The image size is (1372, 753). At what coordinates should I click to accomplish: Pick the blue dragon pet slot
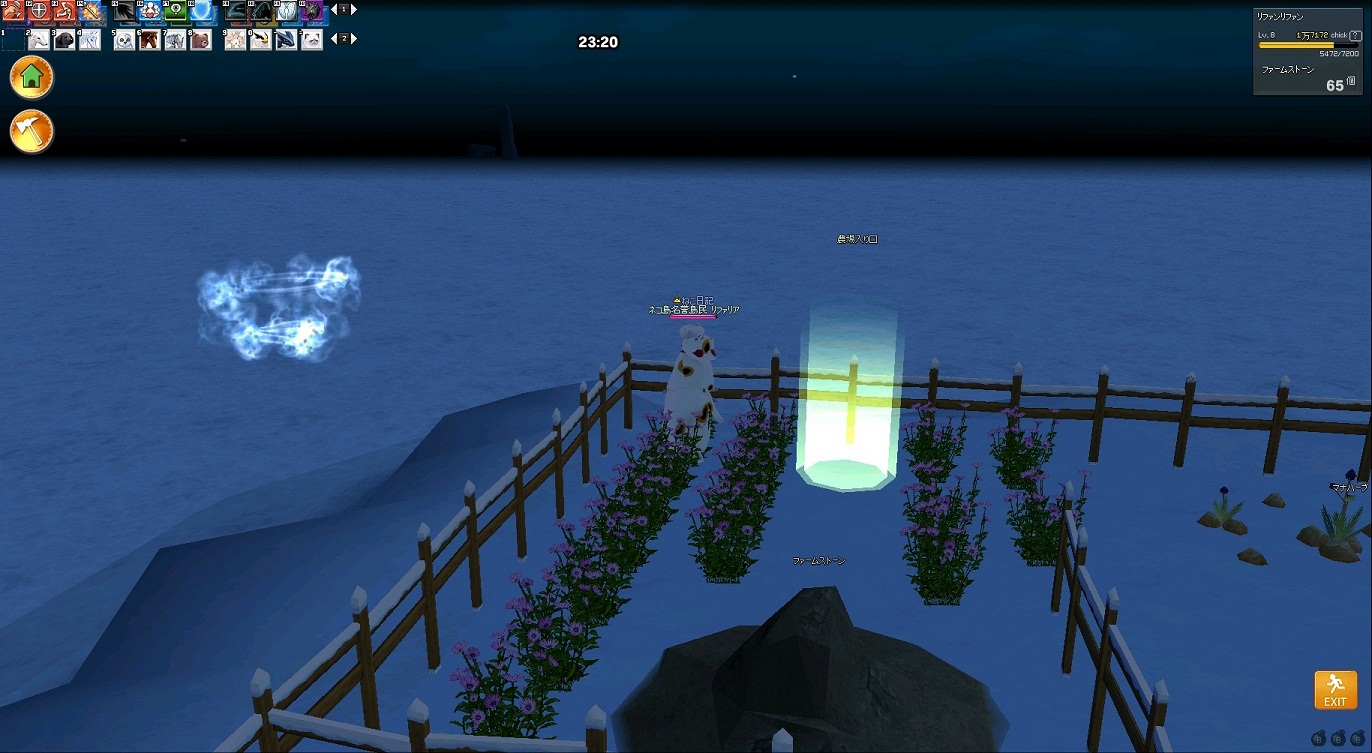[x=286, y=40]
